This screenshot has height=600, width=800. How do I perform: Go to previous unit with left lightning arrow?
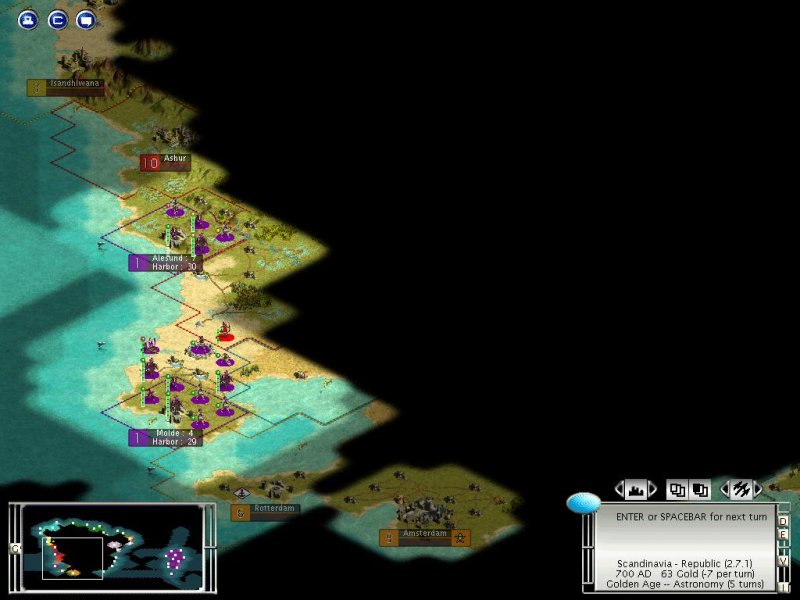[725, 489]
